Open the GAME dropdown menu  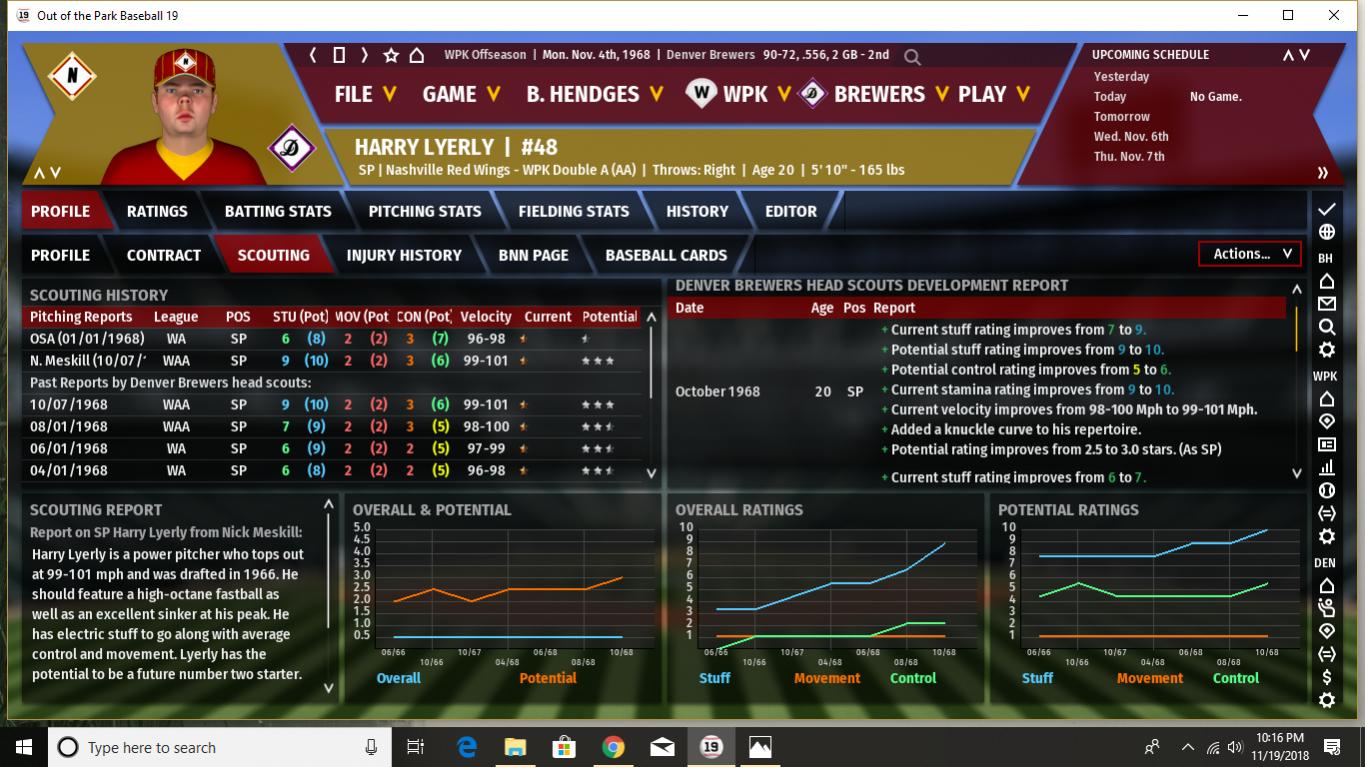click(460, 94)
